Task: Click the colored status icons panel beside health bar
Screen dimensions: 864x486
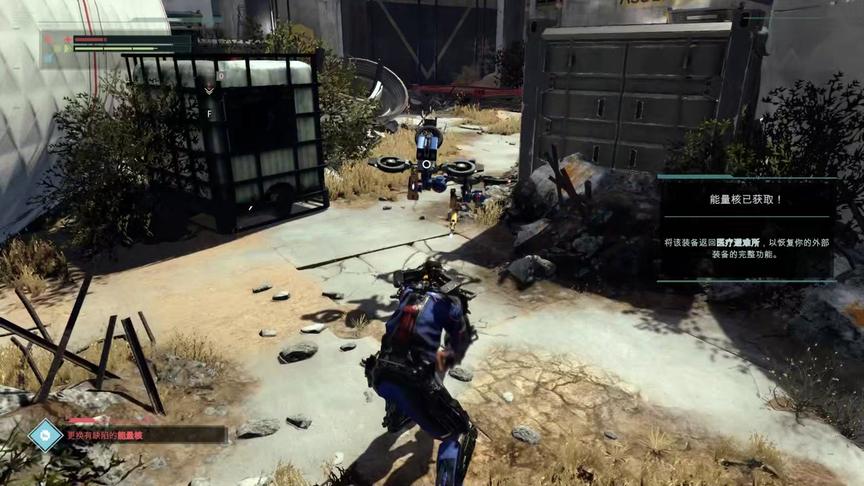Action: [57, 46]
